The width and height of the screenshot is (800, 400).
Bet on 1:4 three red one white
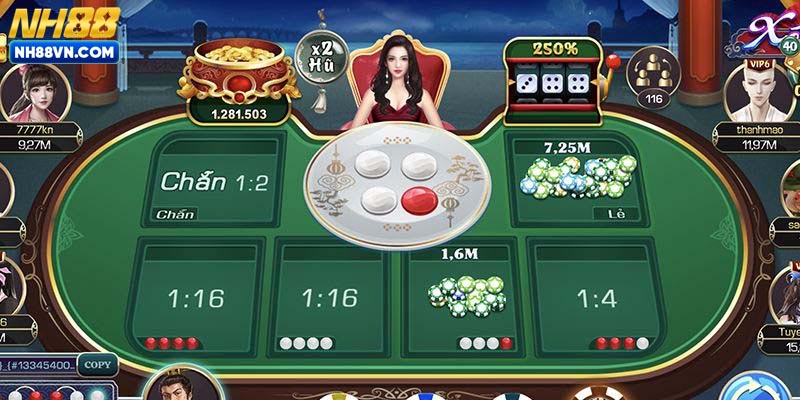coord(596,297)
